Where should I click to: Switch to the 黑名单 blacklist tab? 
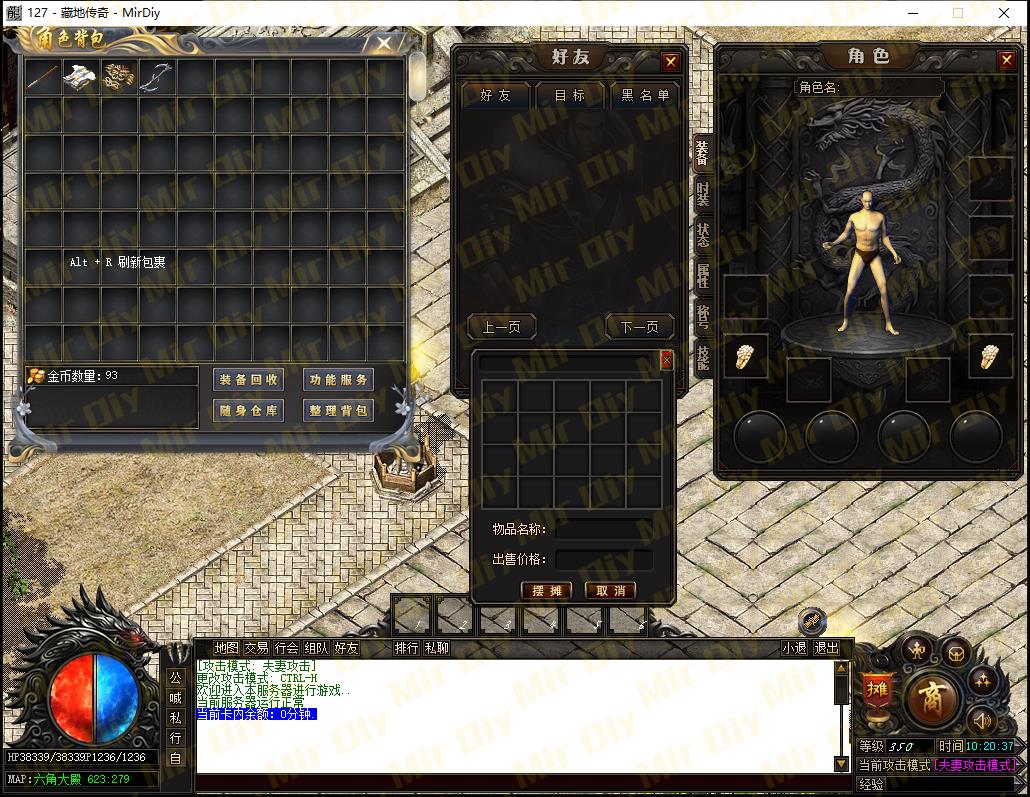[644, 96]
